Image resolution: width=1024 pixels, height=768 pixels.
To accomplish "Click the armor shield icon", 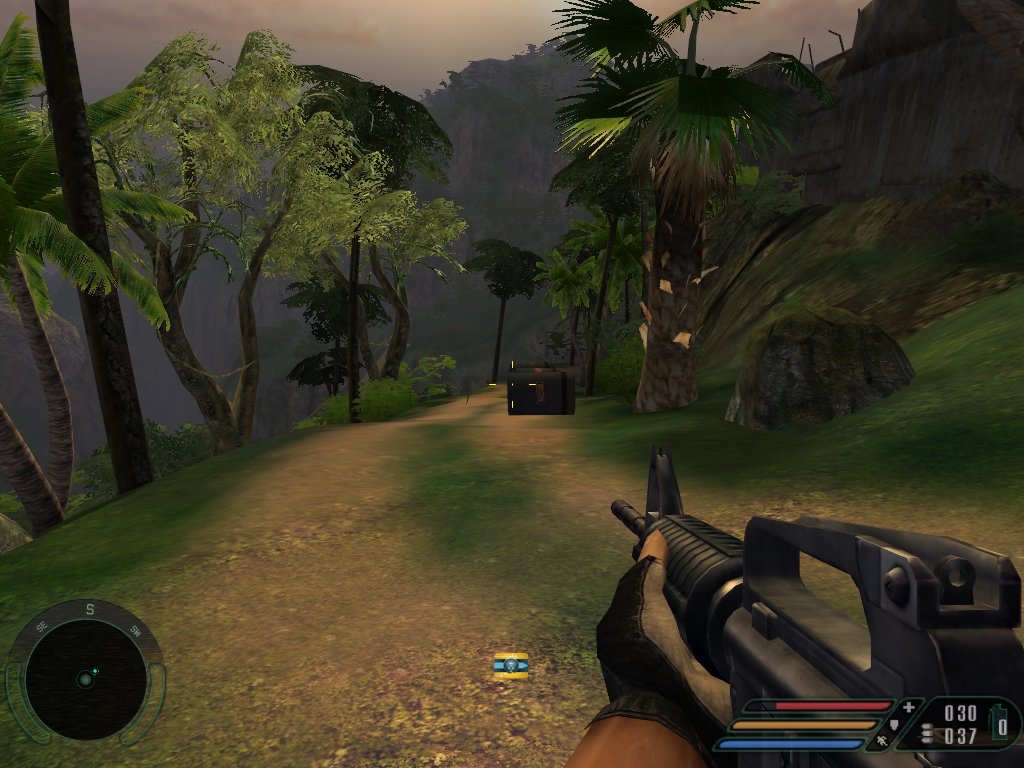I will coord(895,724).
